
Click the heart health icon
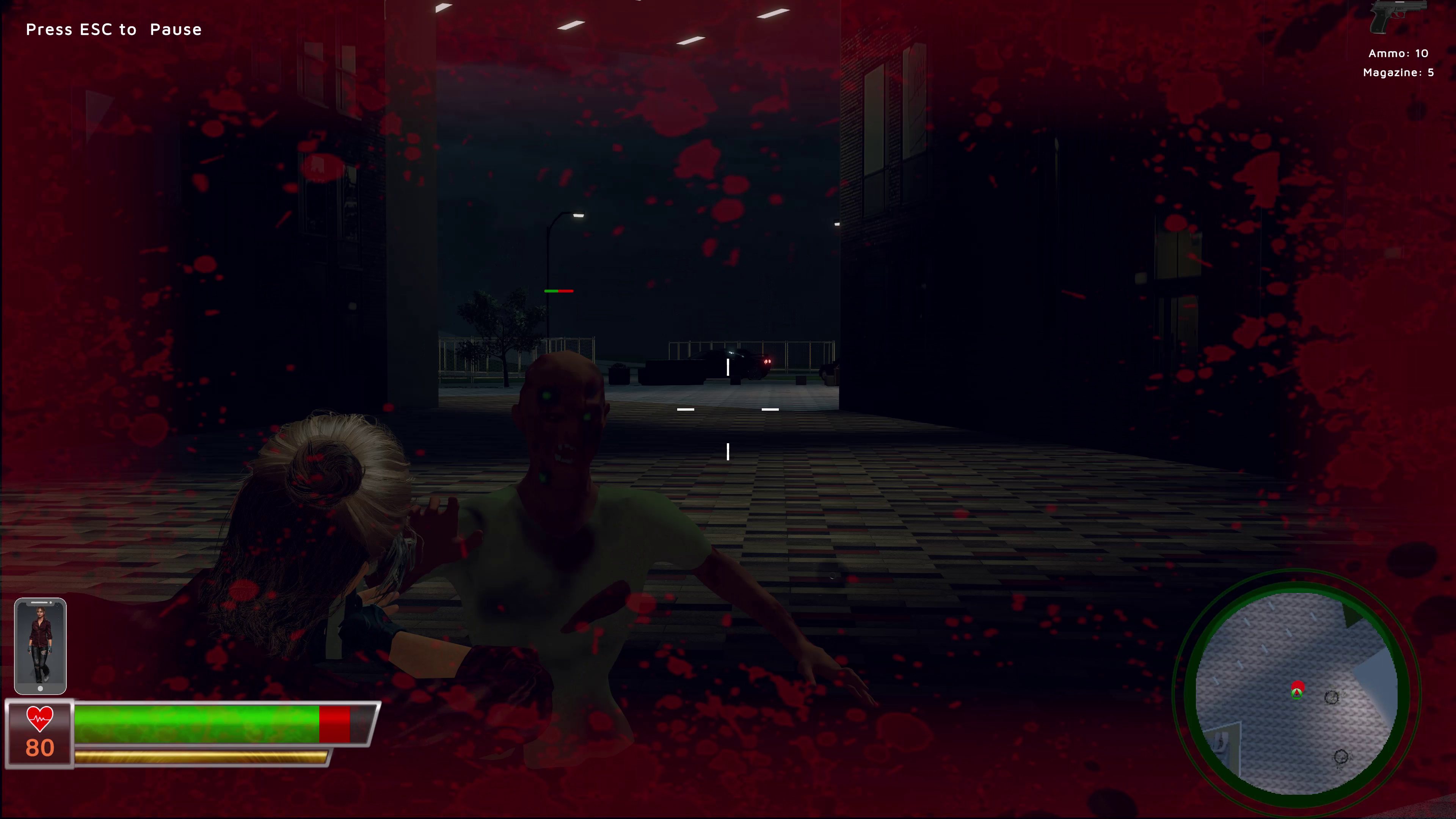39,719
